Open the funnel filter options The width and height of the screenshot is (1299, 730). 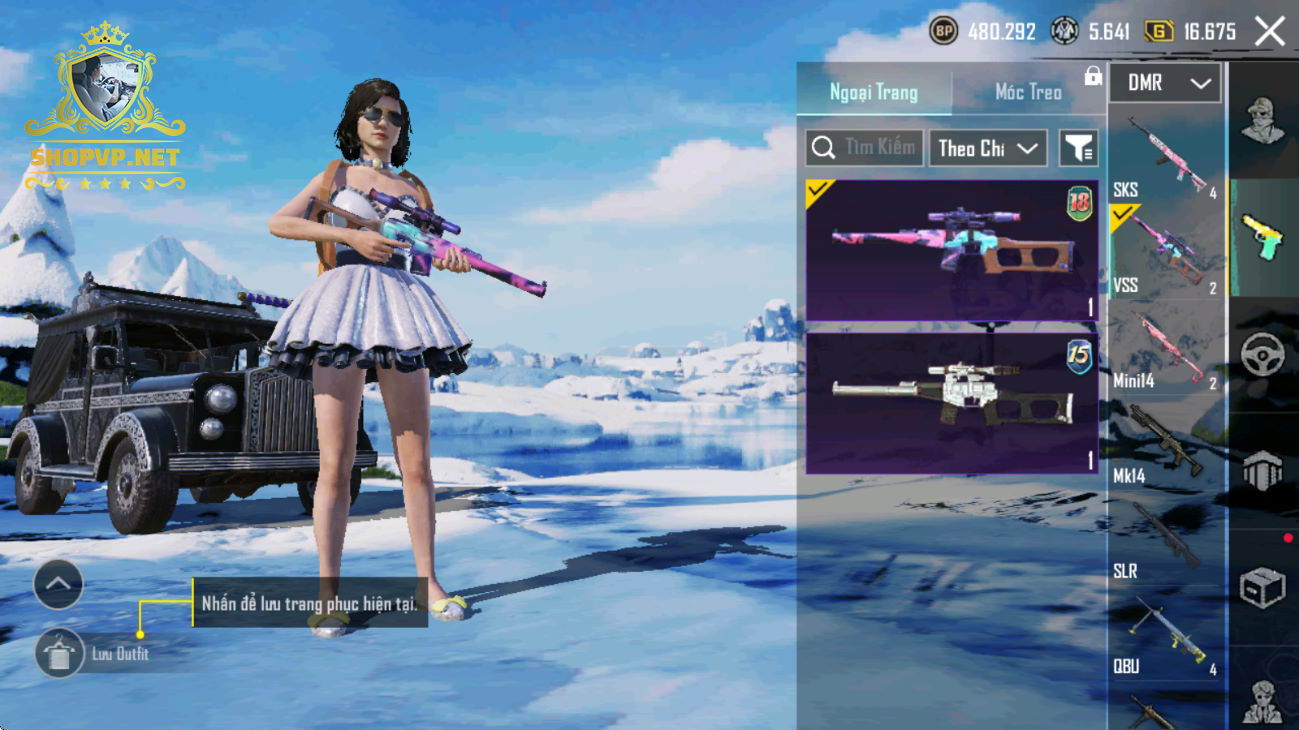click(x=1078, y=148)
